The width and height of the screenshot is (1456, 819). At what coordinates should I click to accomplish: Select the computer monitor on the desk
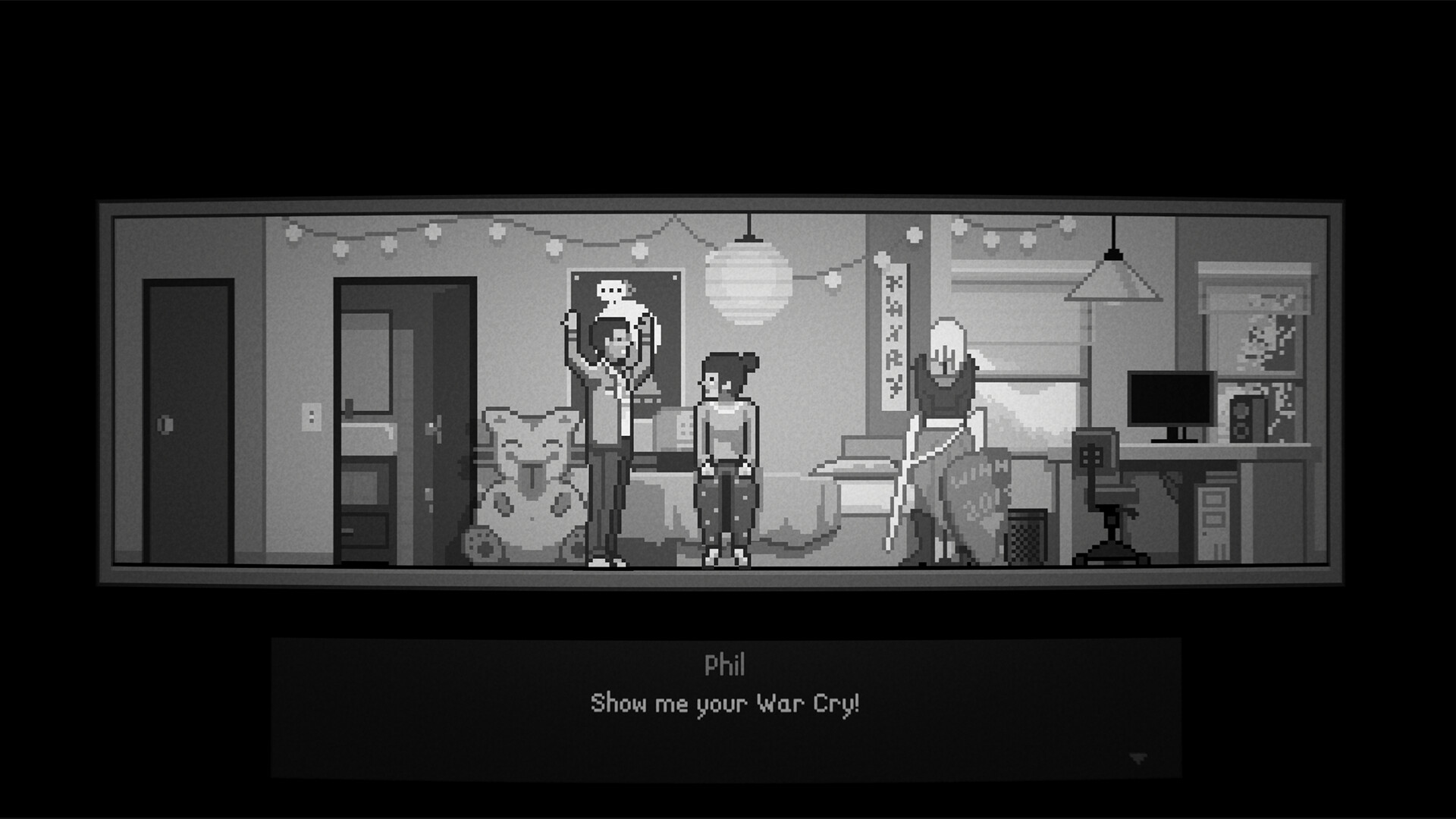1170,398
